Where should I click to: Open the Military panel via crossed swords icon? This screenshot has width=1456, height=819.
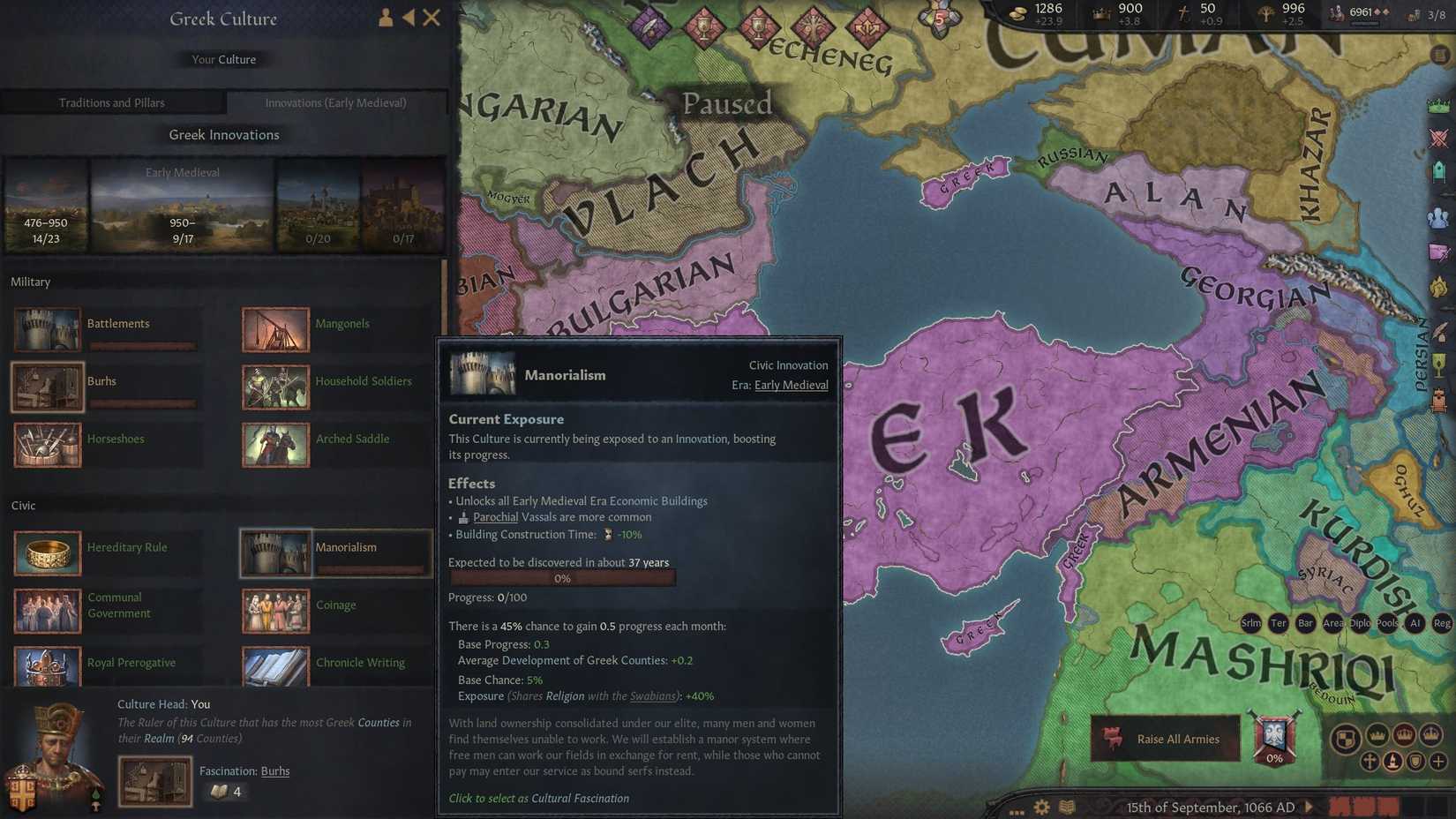(1438, 139)
